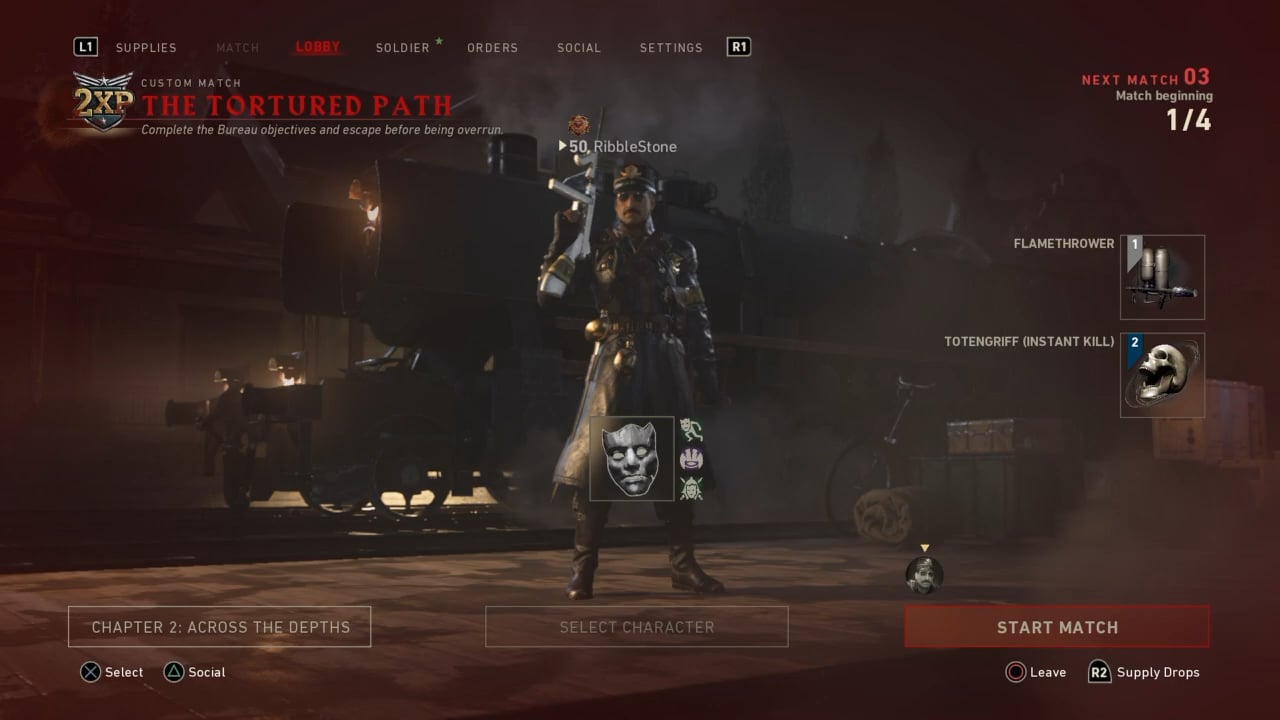Image resolution: width=1280 pixels, height=720 pixels.
Task: Open the Orders tab
Action: coord(493,47)
